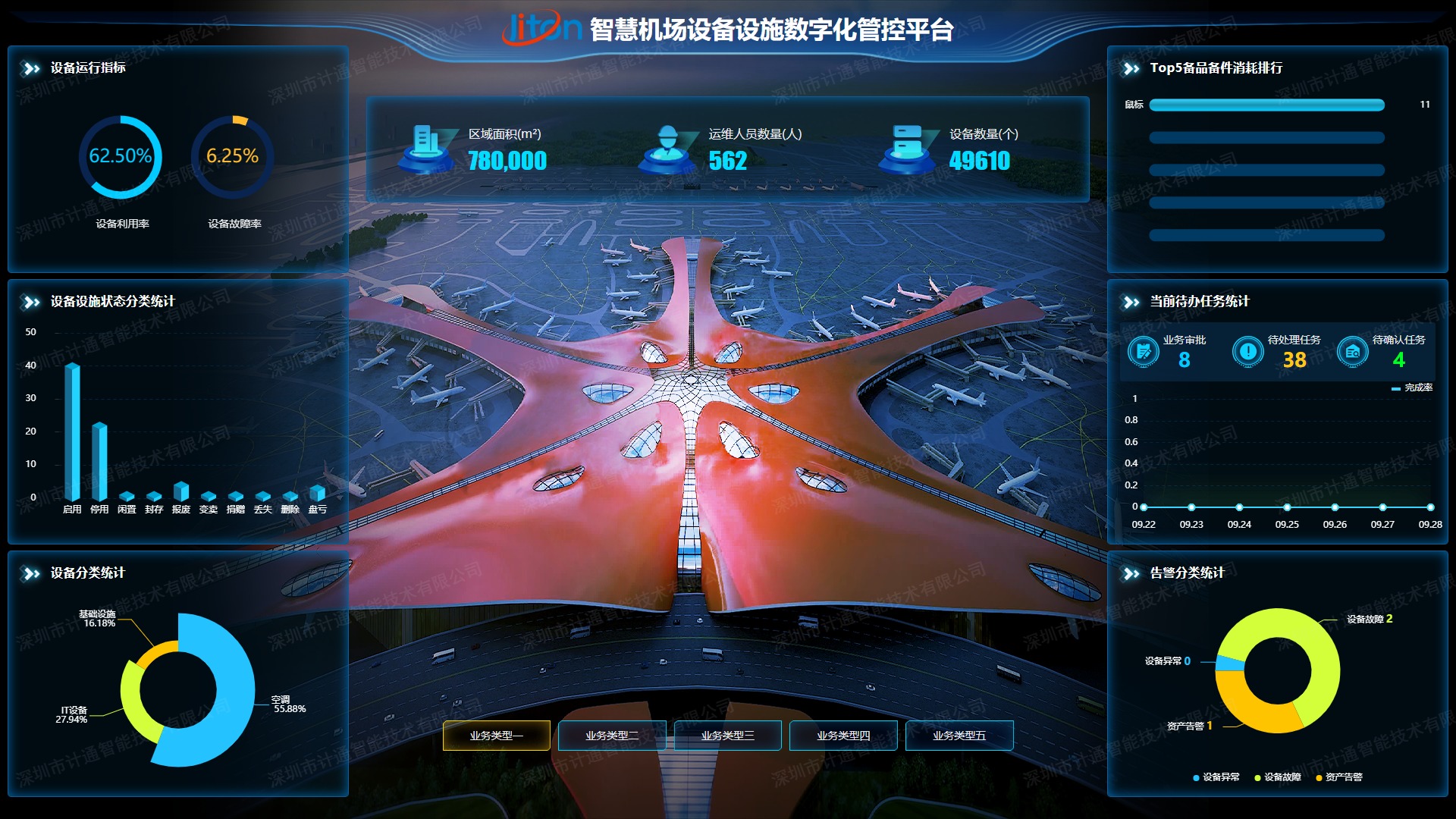Open the 业务审批 task icon

[x=1143, y=351]
